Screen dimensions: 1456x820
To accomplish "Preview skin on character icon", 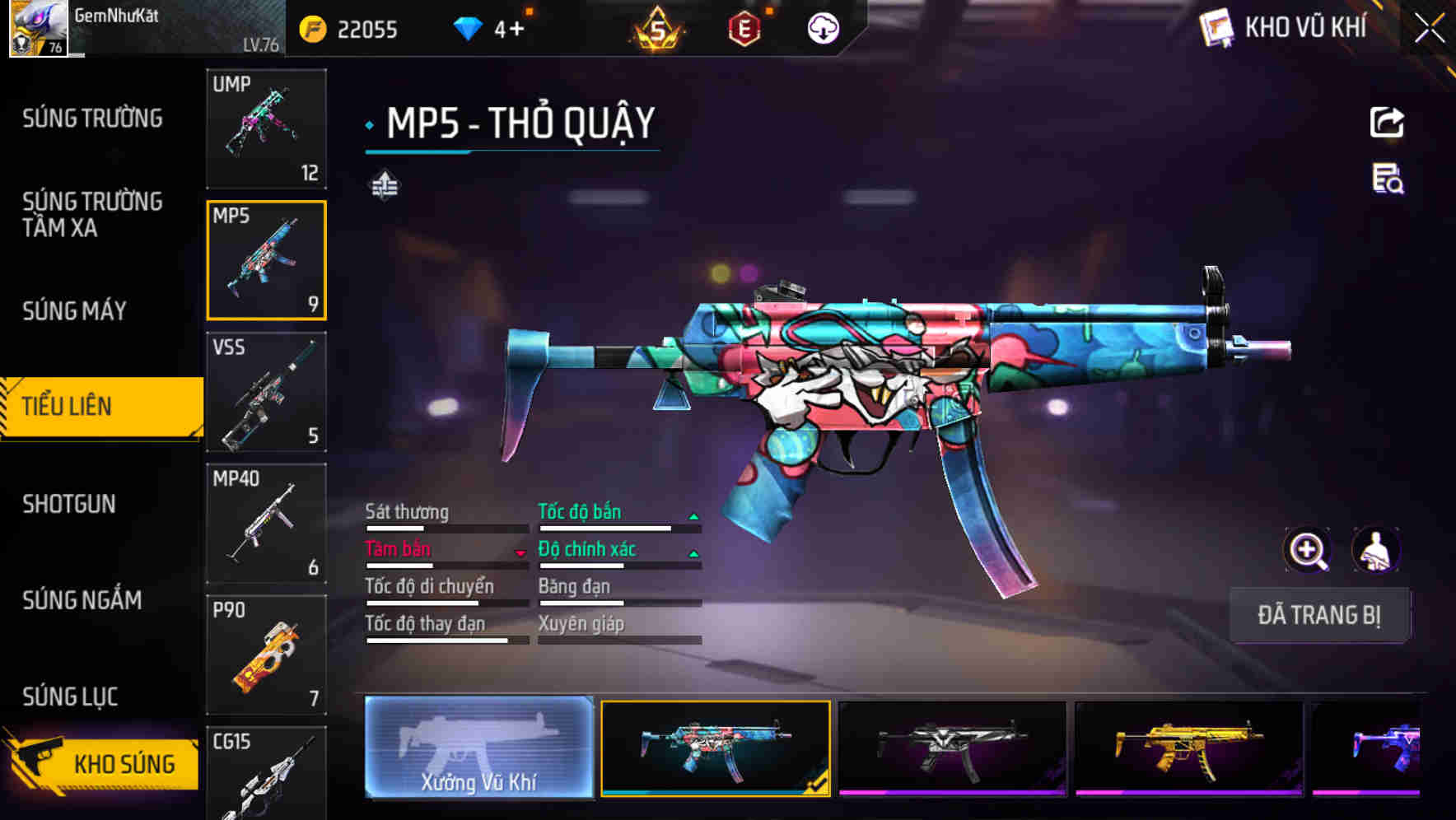I will point(1375,550).
